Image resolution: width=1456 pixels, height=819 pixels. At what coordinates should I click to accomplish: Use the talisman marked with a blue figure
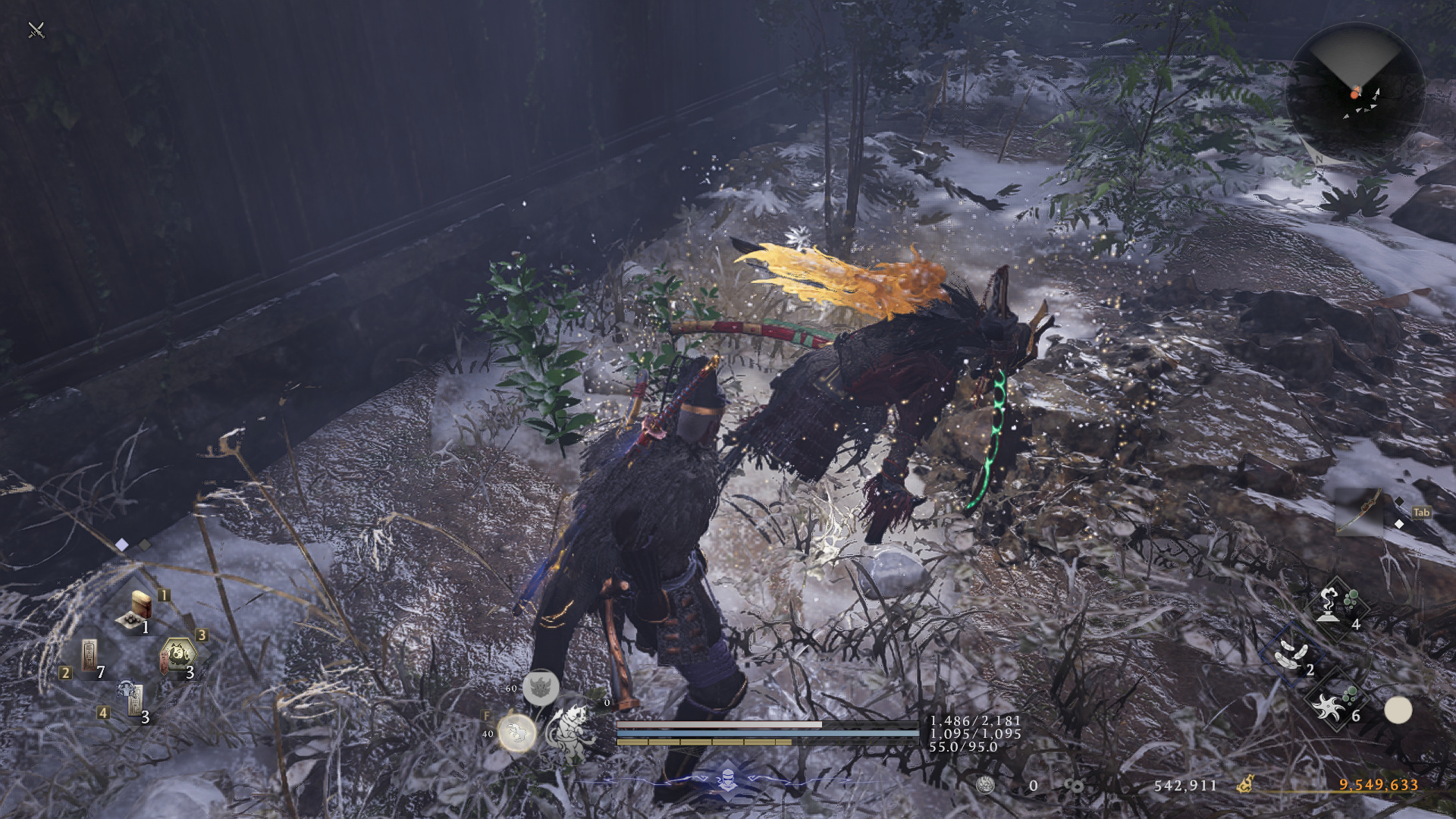(132, 698)
